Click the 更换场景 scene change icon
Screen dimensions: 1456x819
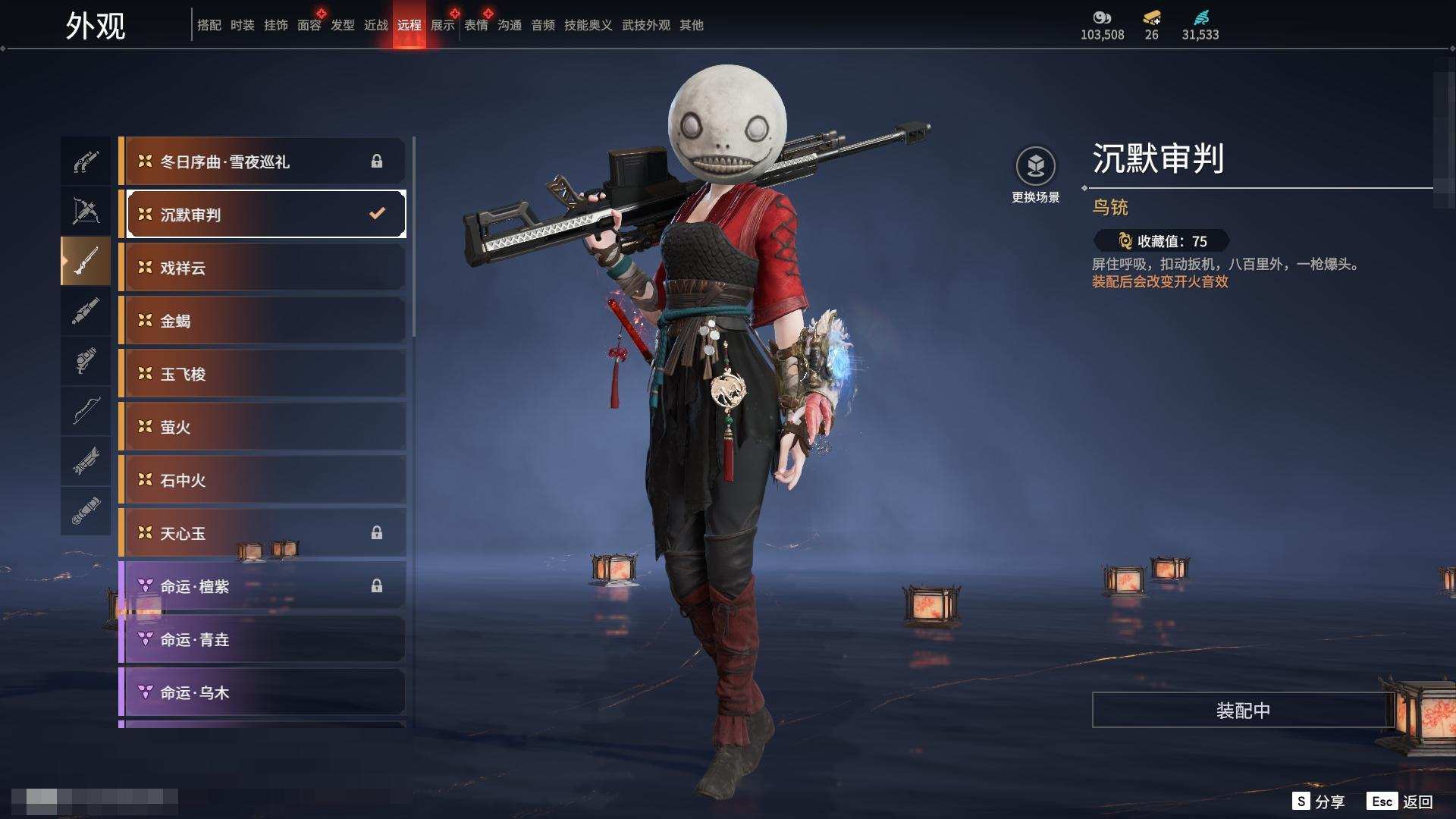1035,166
